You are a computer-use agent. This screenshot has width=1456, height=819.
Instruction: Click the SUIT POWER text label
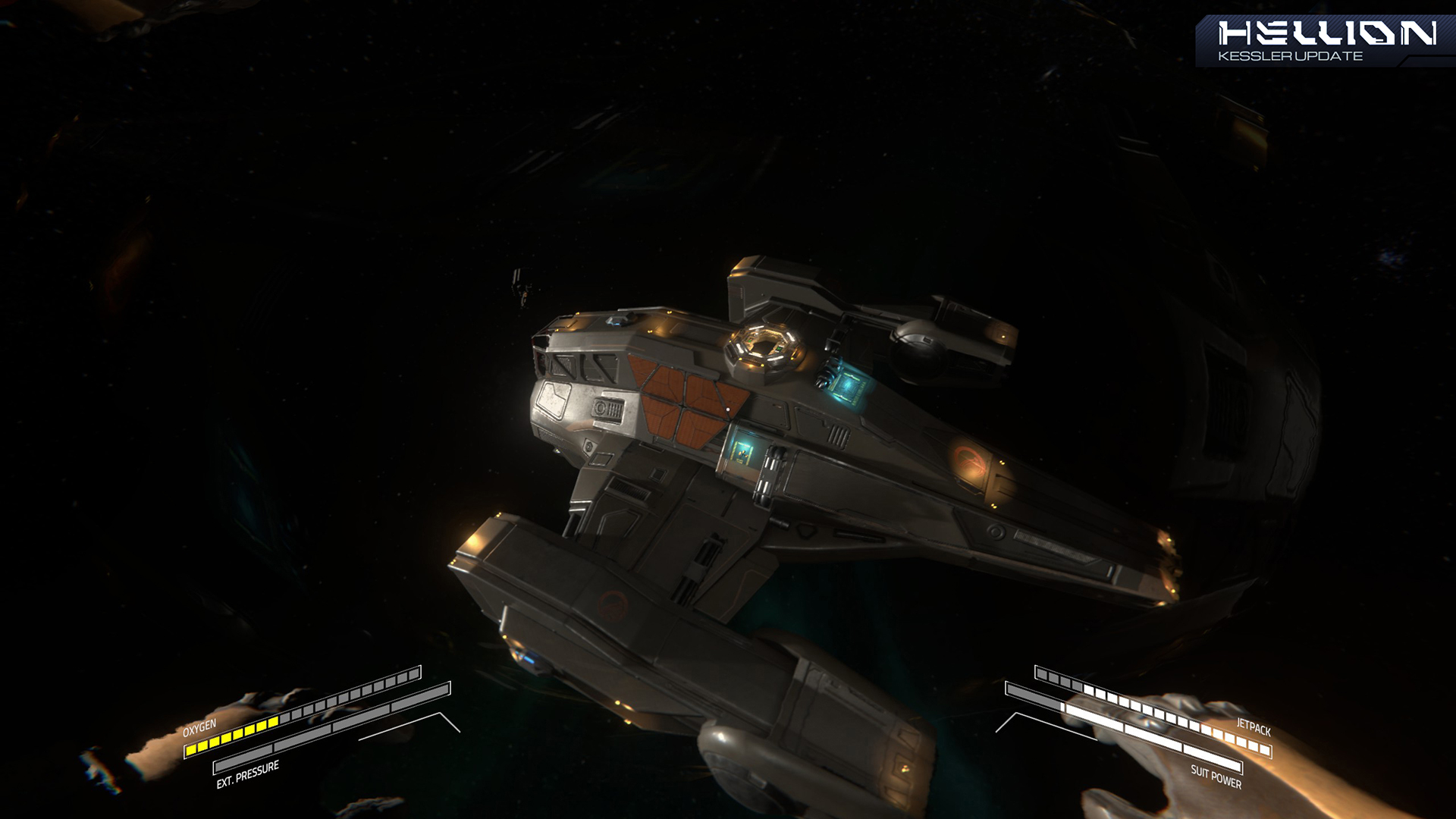pos(1216,774)
